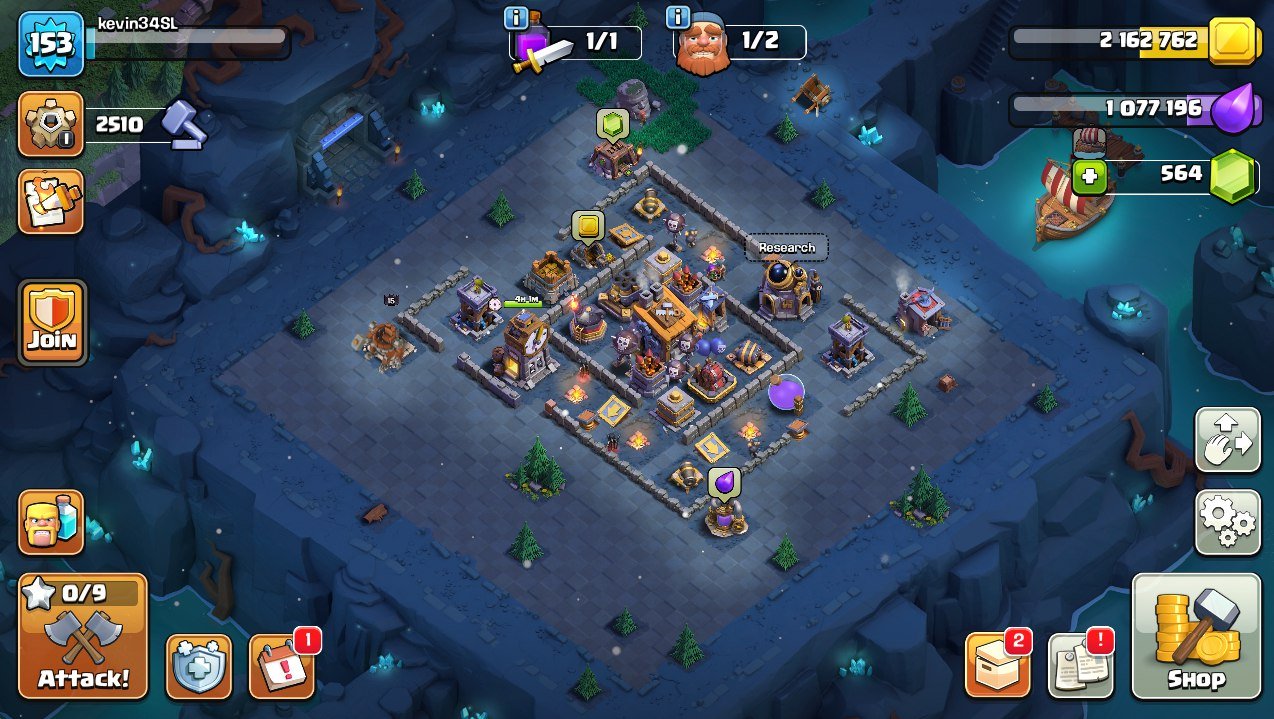Open the barbarian and potion army overview
Screen dimensions: 1274x719
[51, 522]
